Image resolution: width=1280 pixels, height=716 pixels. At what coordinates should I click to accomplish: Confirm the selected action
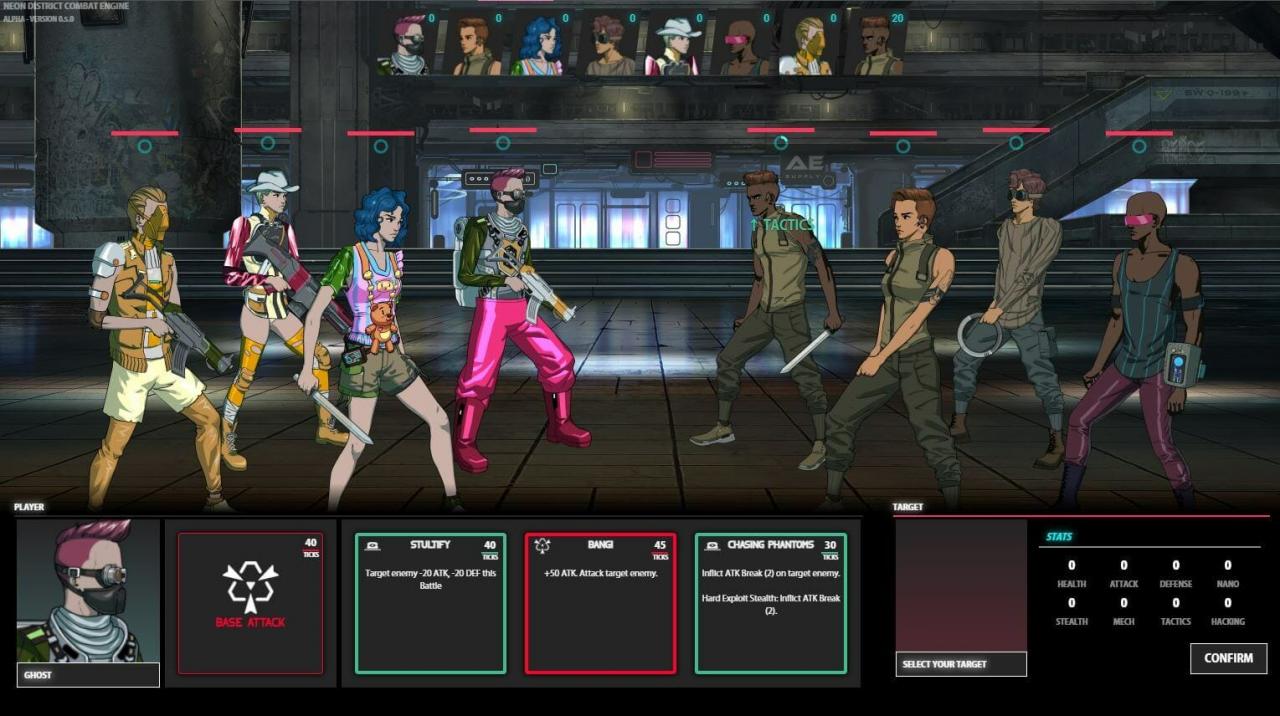pos(1228,658)
